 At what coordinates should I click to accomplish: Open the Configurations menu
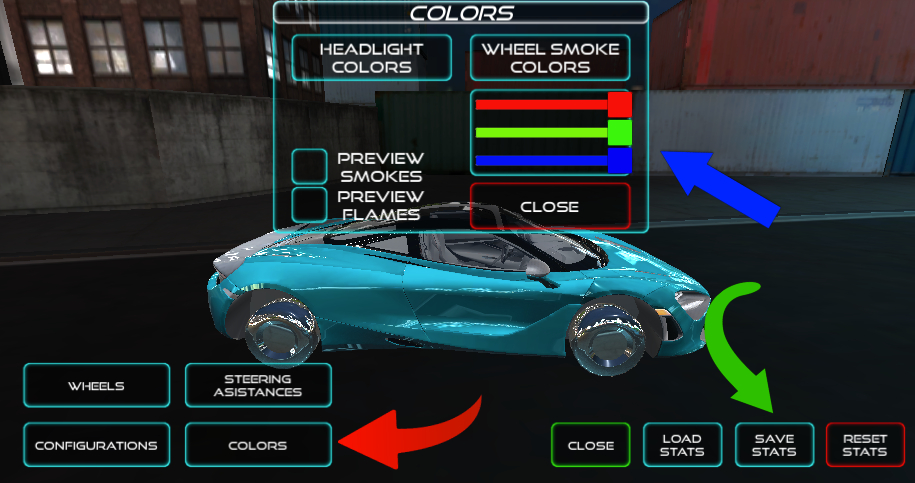pyautogui.click(x=96, y=446)
